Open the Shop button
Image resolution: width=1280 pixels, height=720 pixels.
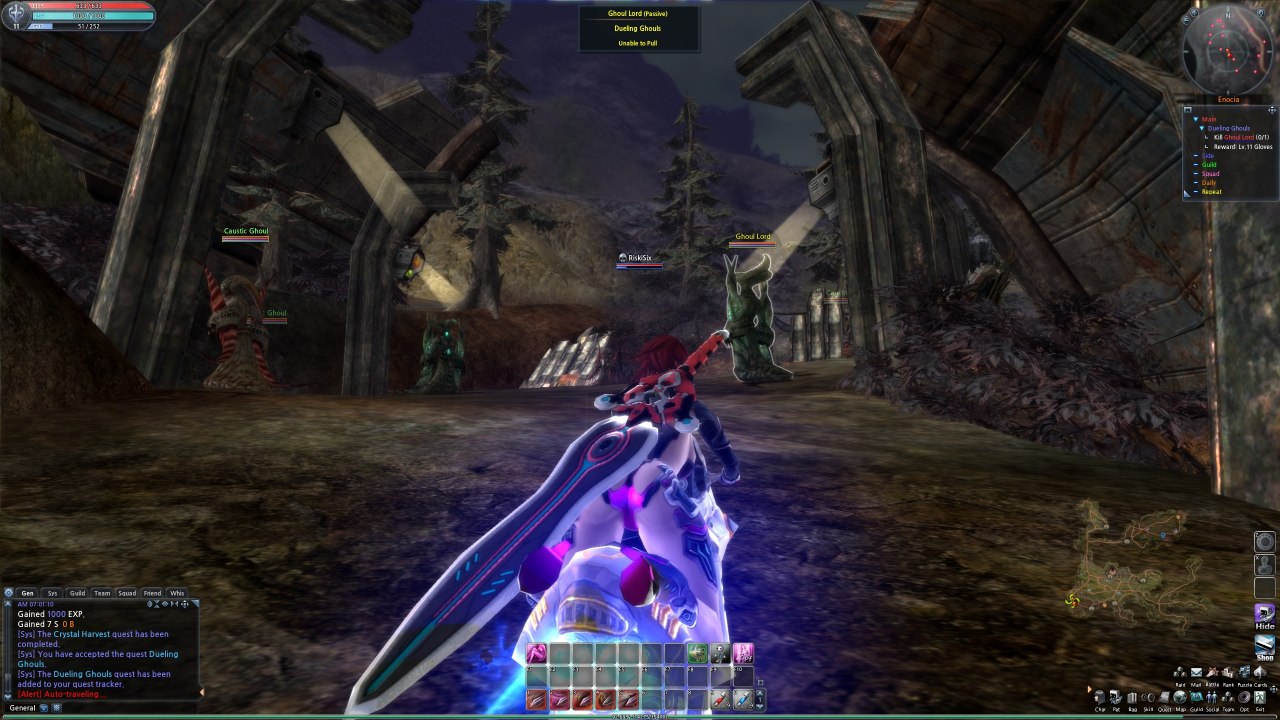[x=1265, y=646]
